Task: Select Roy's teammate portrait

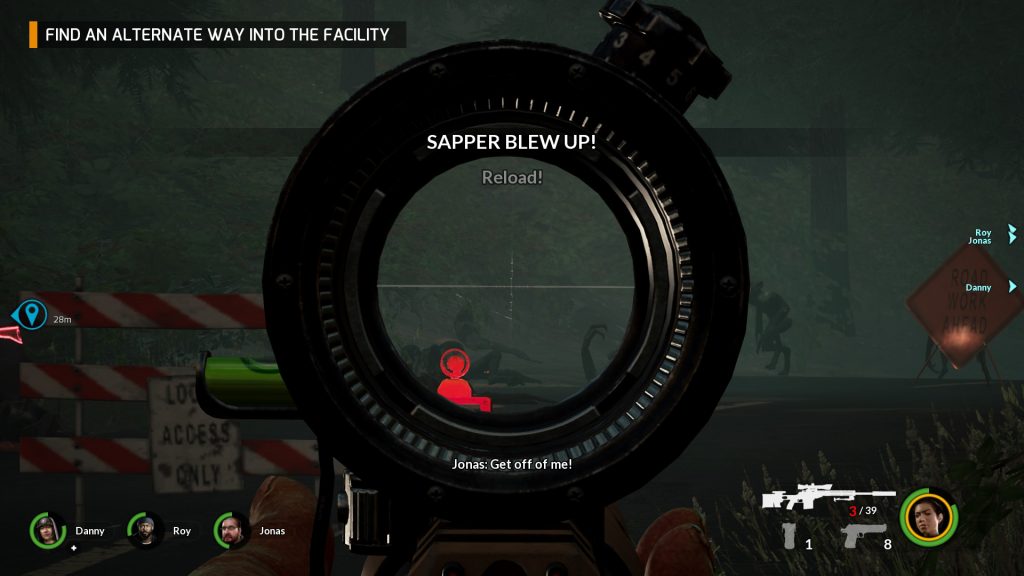Action: (x=144, y=530)
